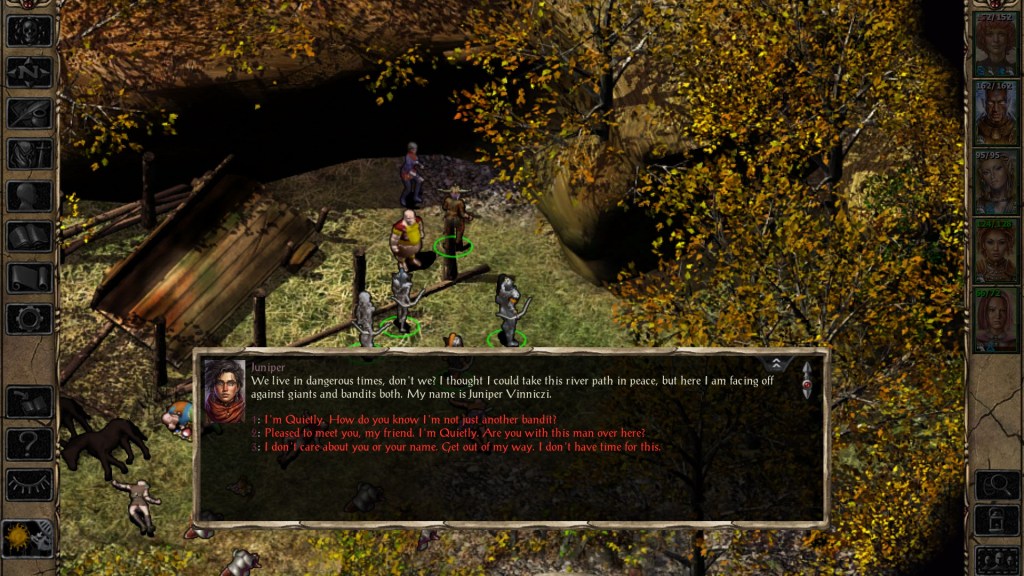Click the dialogue box scrollbar
1024x576 pixels.
click(x=807, y=381)
